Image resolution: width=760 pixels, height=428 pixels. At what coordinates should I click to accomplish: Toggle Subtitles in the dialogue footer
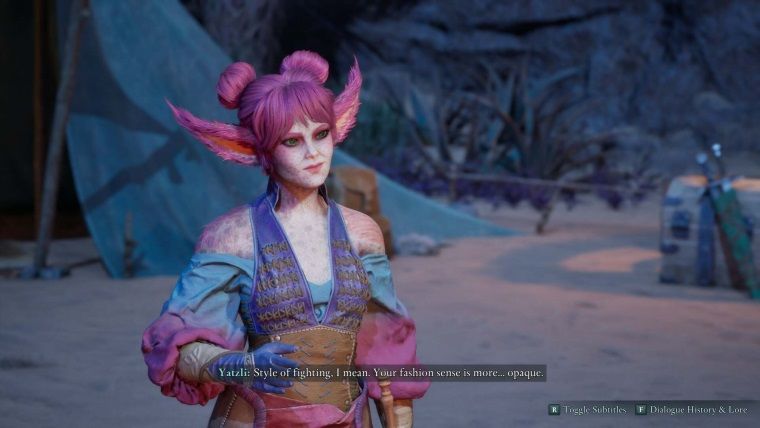[588, 409]
